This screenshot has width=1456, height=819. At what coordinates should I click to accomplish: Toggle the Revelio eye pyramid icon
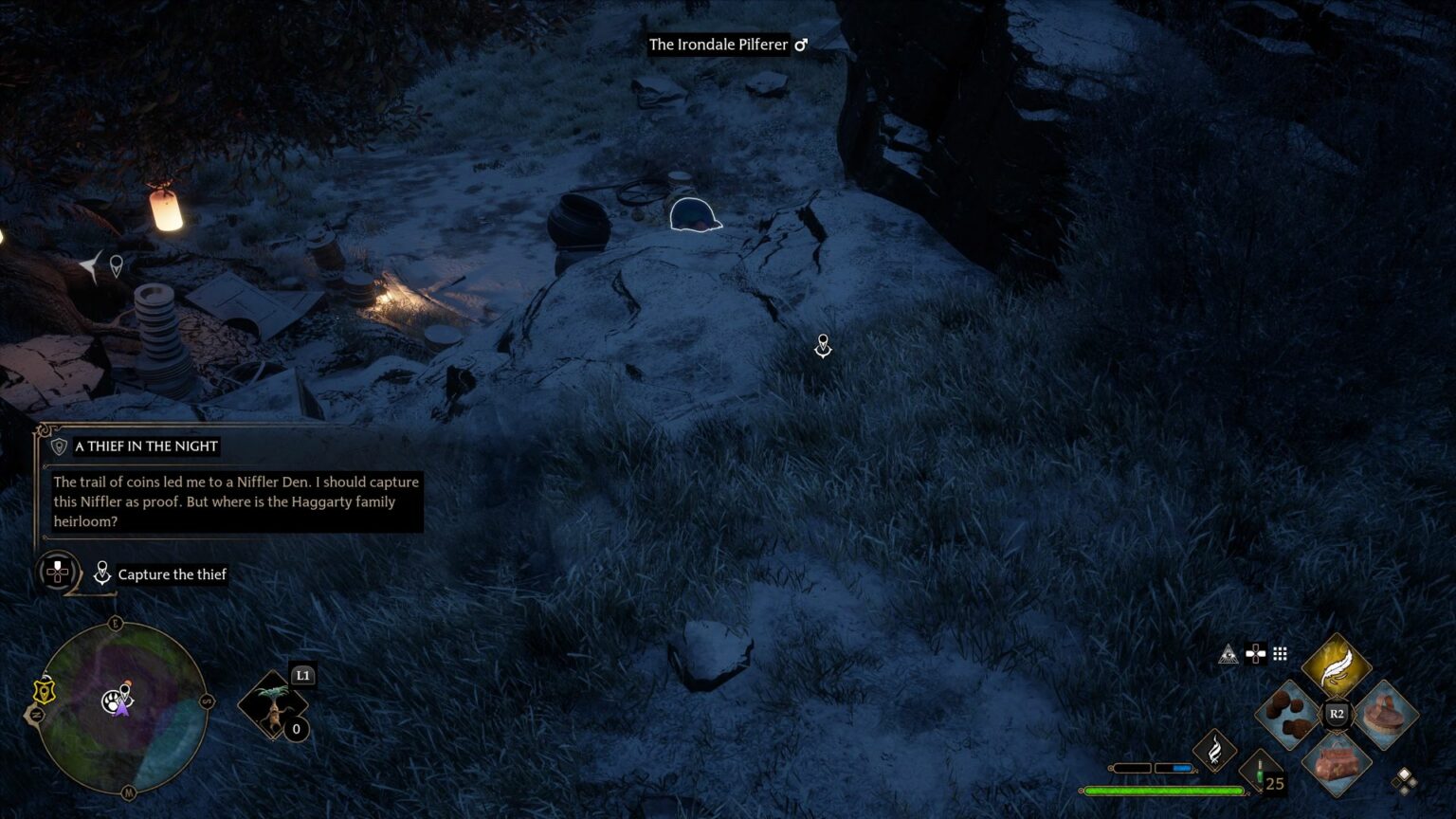(x=1228, y=654)
